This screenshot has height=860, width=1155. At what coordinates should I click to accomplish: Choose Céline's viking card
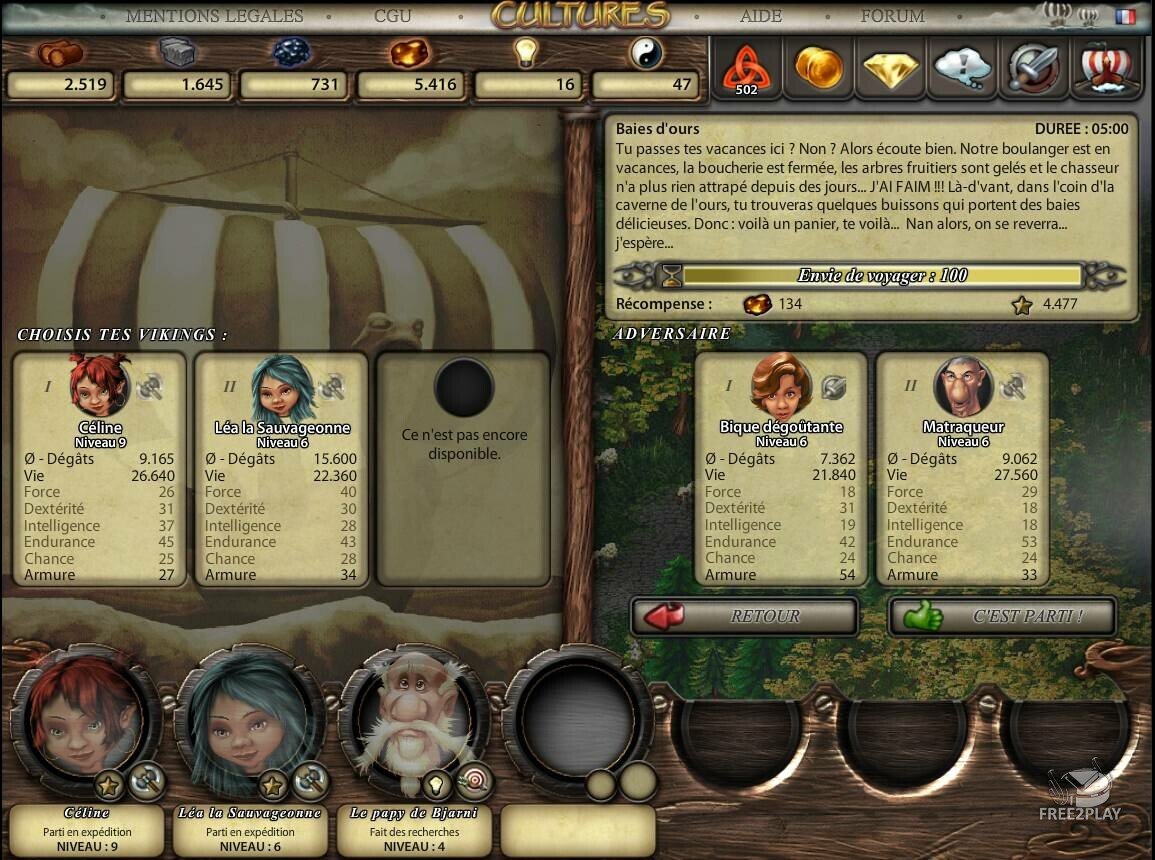[x=100, y=468]
